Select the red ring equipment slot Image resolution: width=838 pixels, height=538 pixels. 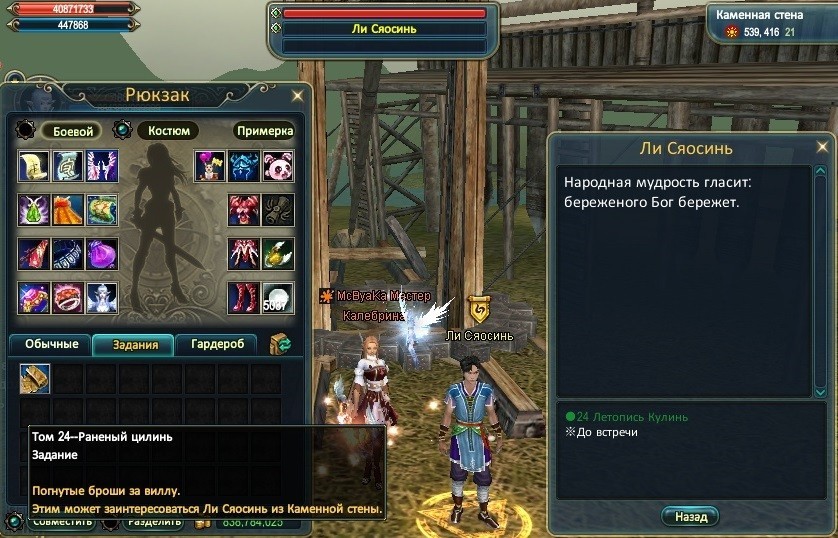tap(68, 298)
